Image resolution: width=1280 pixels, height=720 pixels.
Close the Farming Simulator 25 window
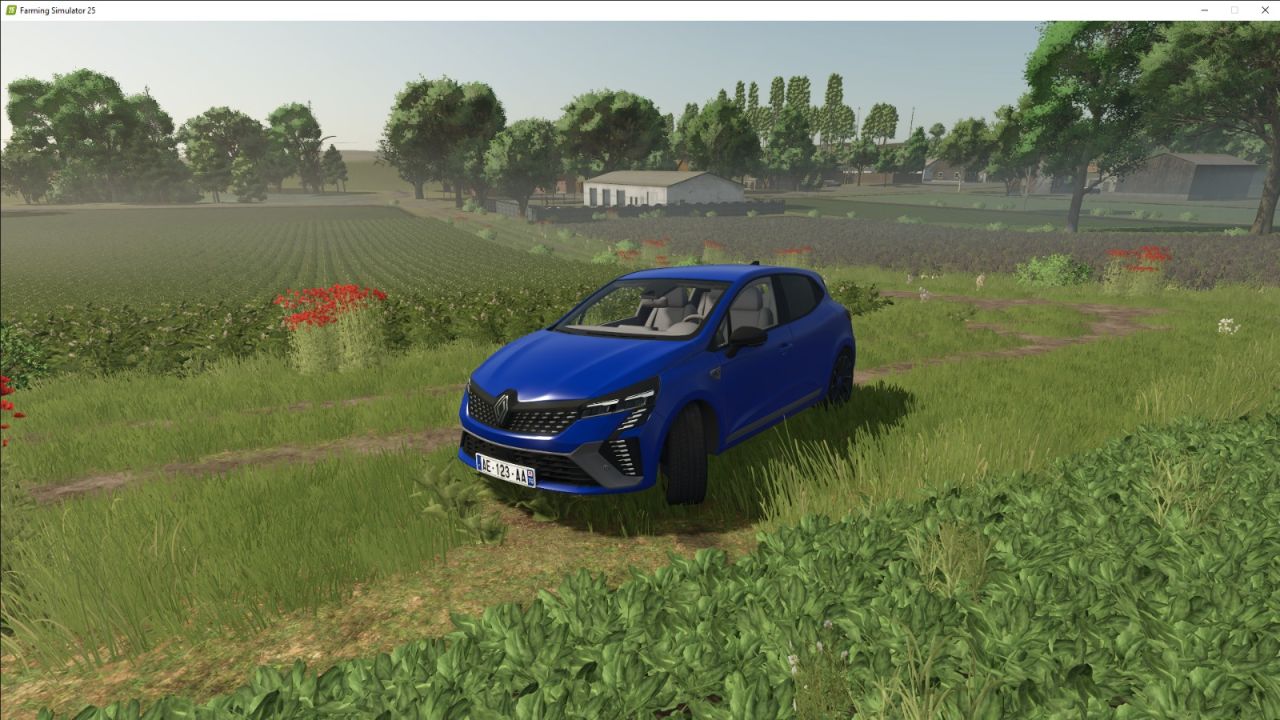1264,10
